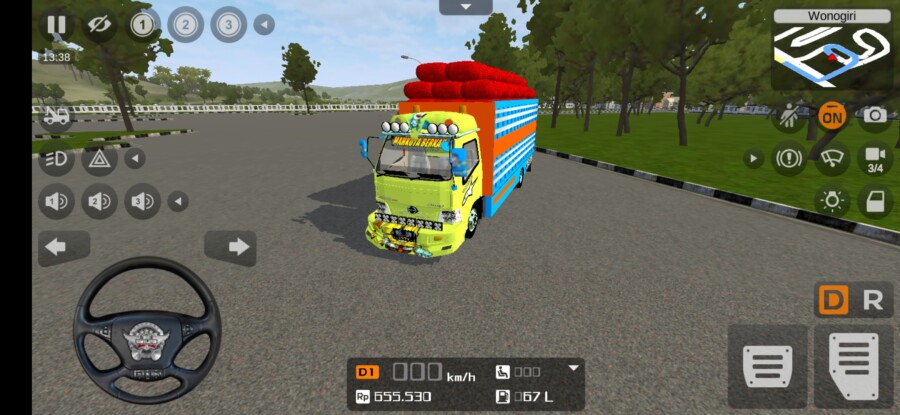The height and width of the screenshot is (415, 900).
Task: Turn on the hazard warning lights
Action: (x=99, y=158)
